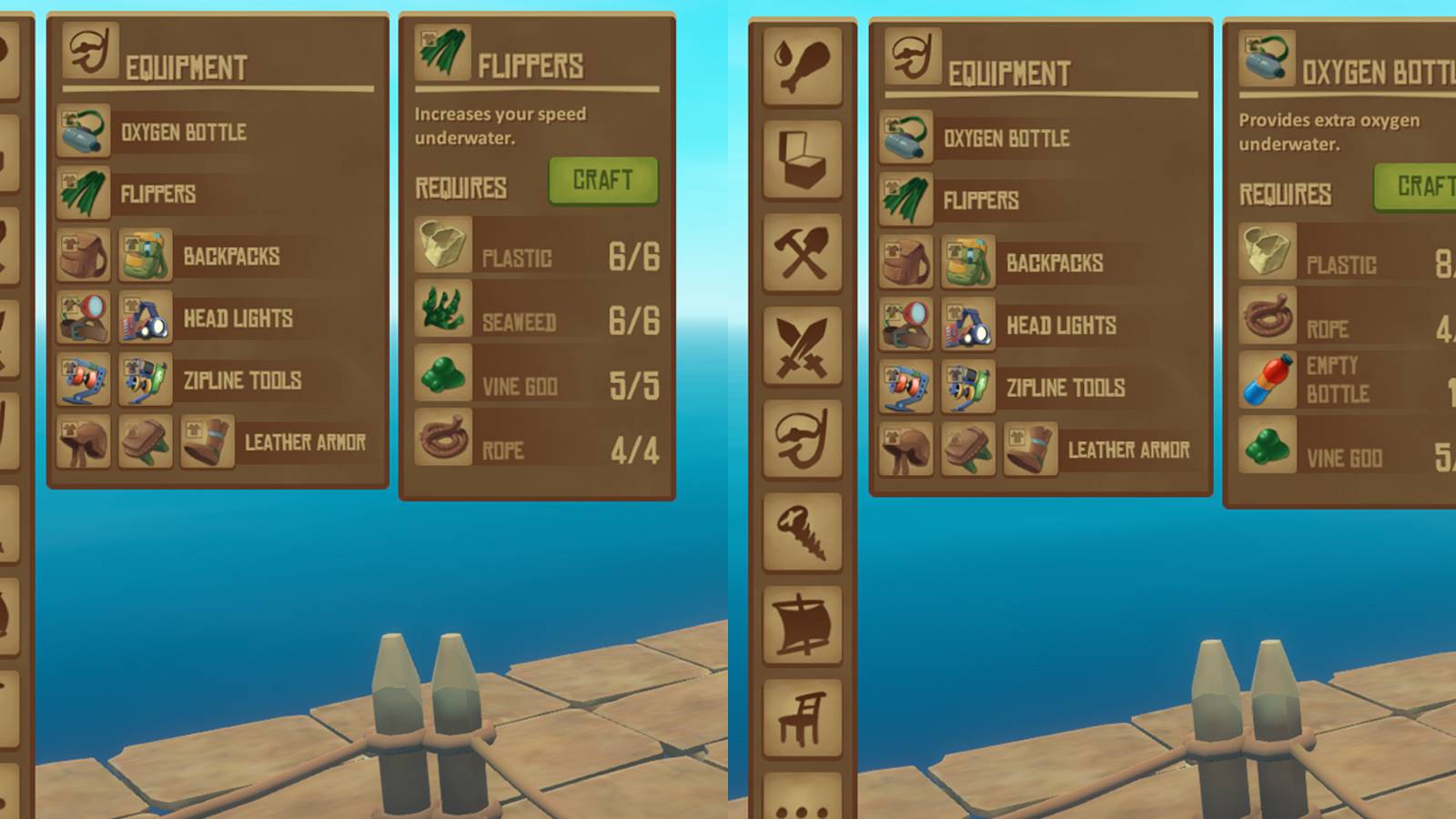Viewport: 1456px width, 819px height.
Task: Select the Oxygen Bottle icon in Equipment
Action: click(83, 131)
